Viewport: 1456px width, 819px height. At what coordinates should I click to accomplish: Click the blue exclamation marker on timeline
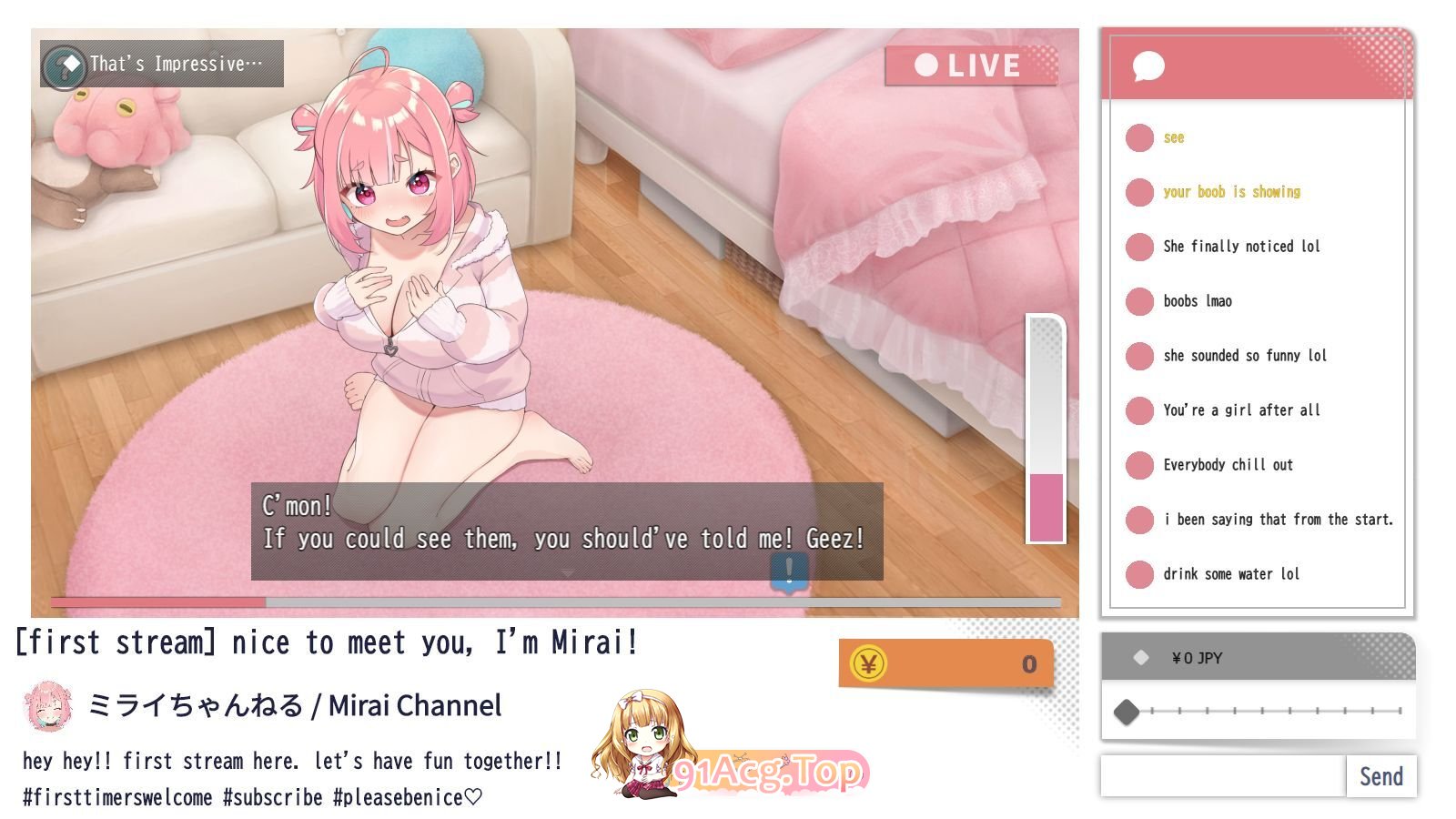click(789, 572)
